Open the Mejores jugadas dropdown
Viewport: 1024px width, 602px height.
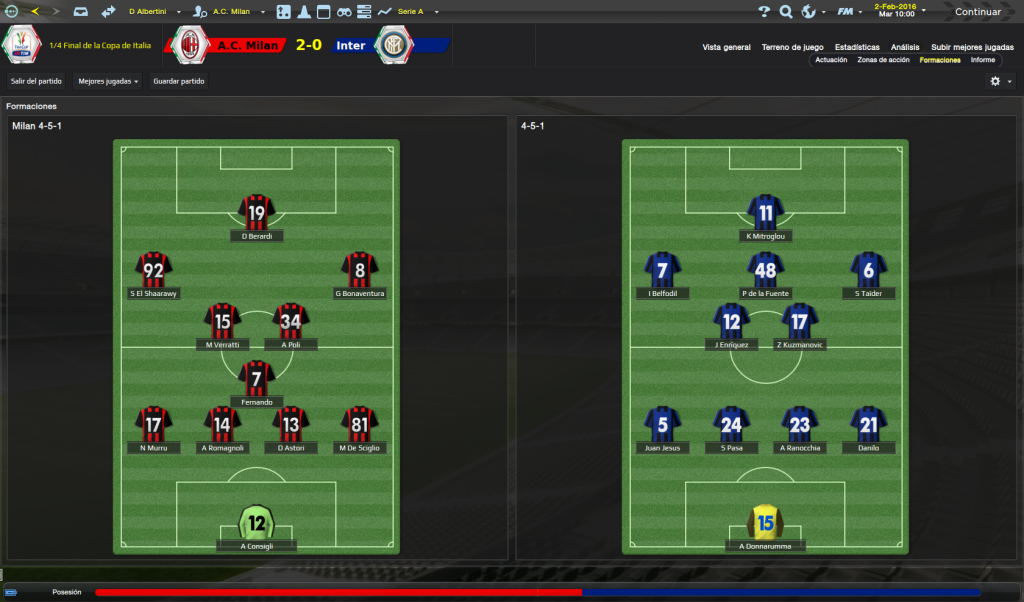tap(108, 81)
